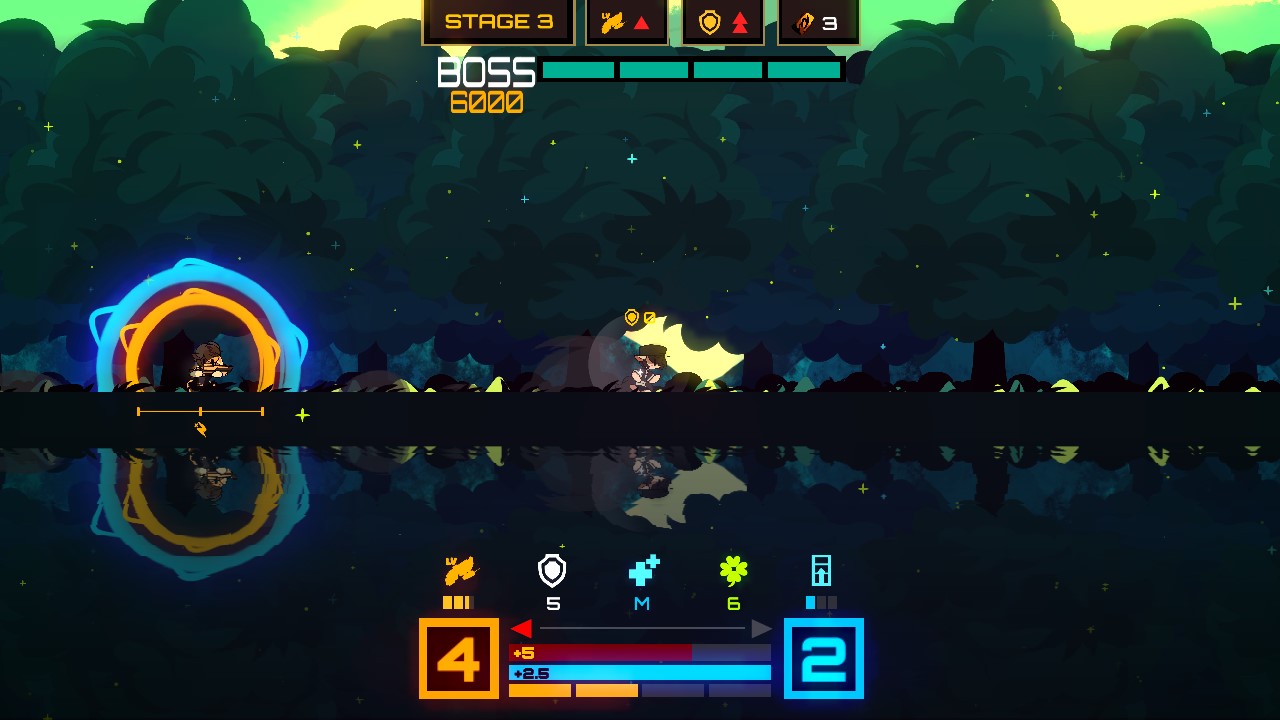Click the green clover icon showing 6
Viewport: 1280px width, 720px height.
coord(735,572)
